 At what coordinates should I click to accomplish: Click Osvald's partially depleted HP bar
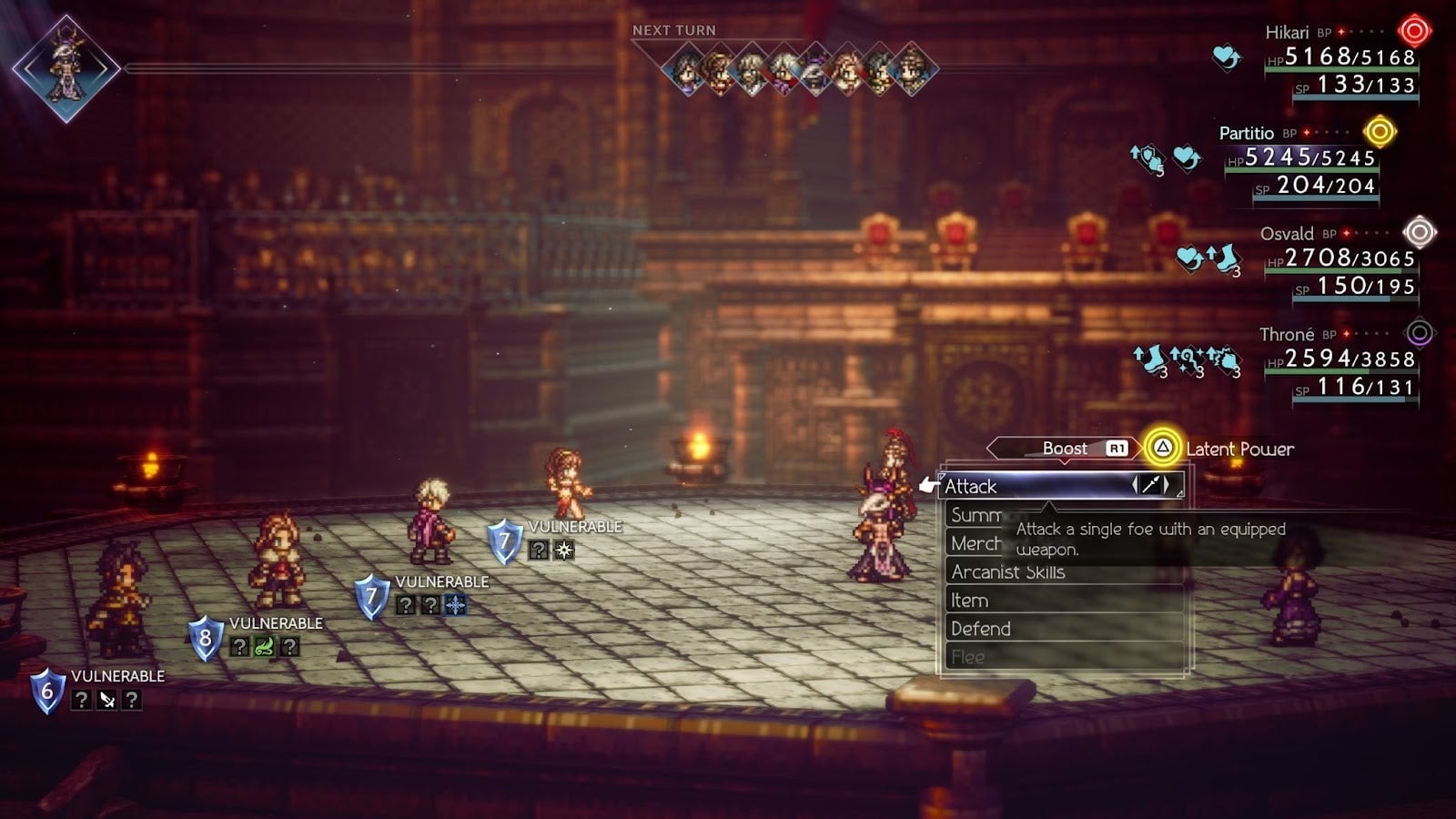[x=1329, y=269]
